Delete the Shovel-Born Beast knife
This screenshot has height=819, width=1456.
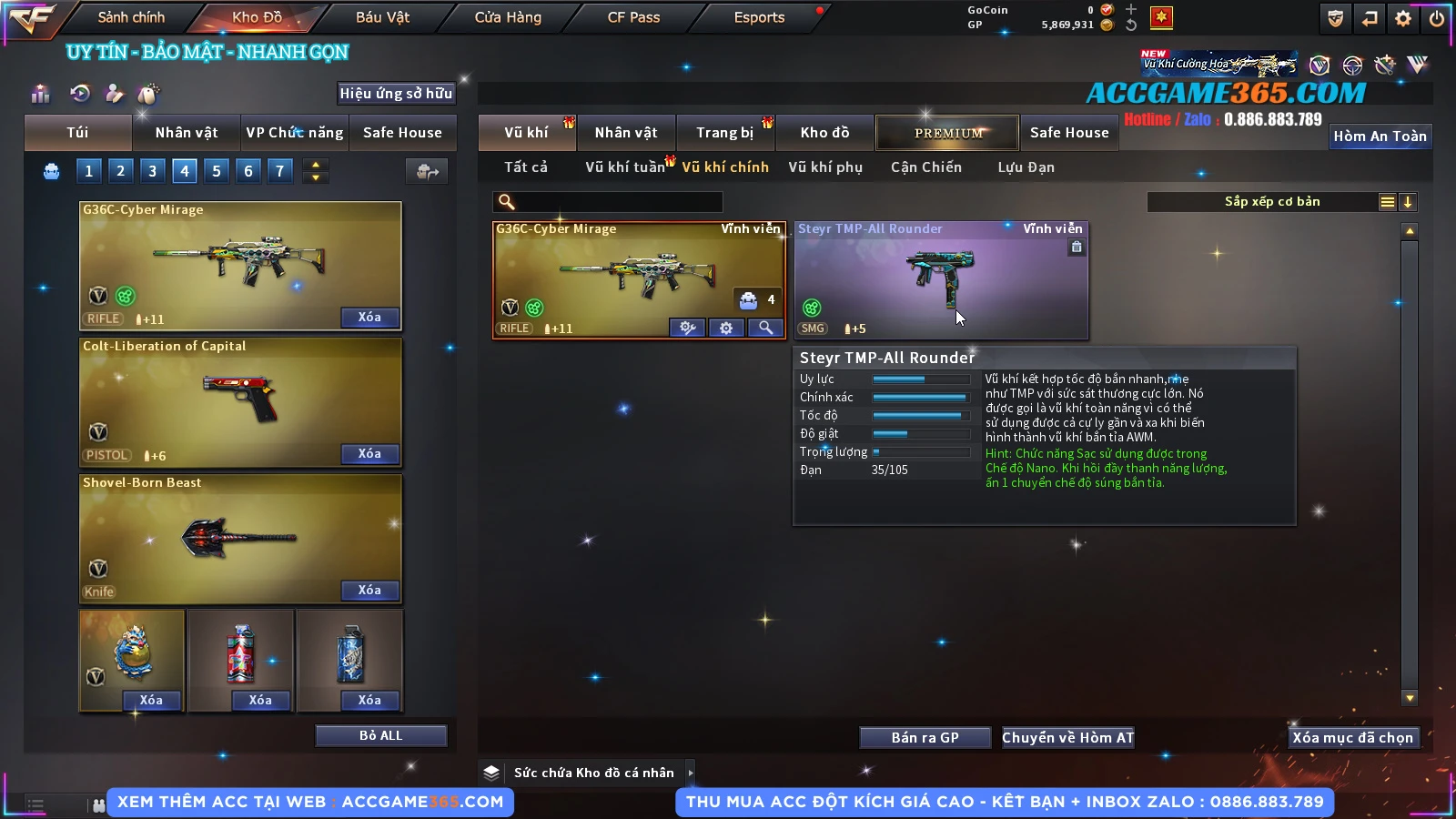coord(369,590)
